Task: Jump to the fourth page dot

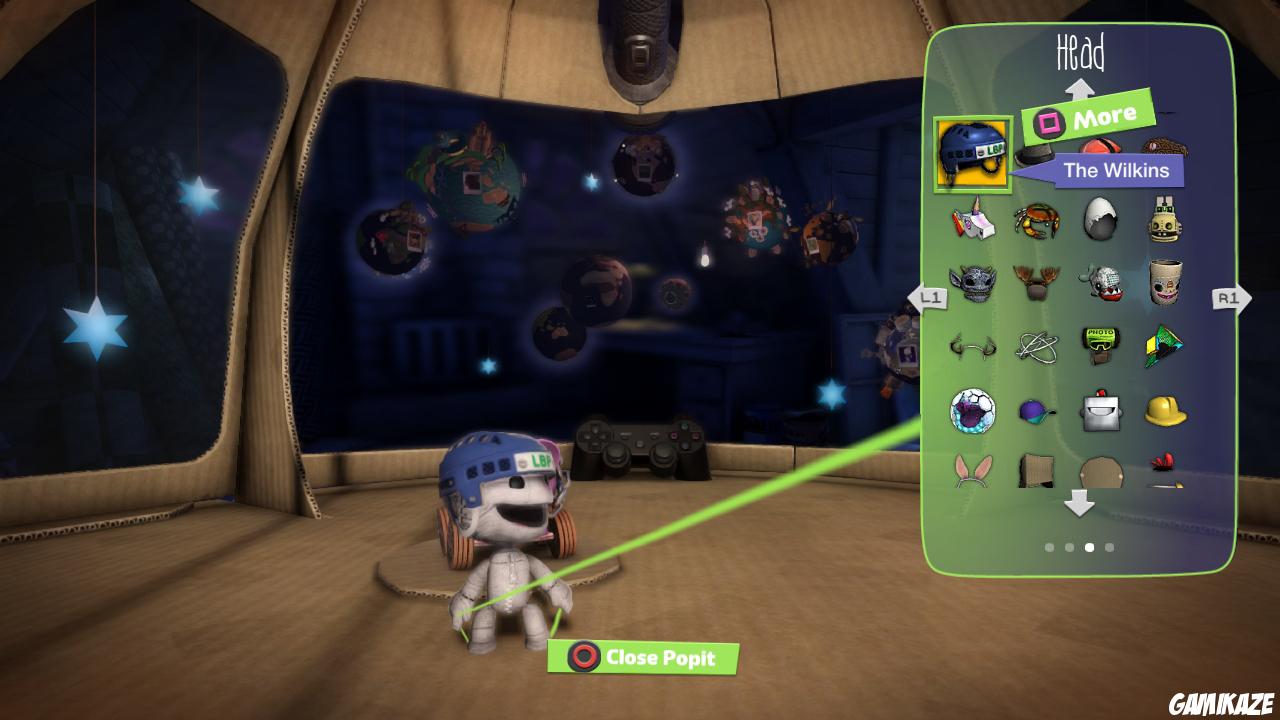Action: (1110, 547)
